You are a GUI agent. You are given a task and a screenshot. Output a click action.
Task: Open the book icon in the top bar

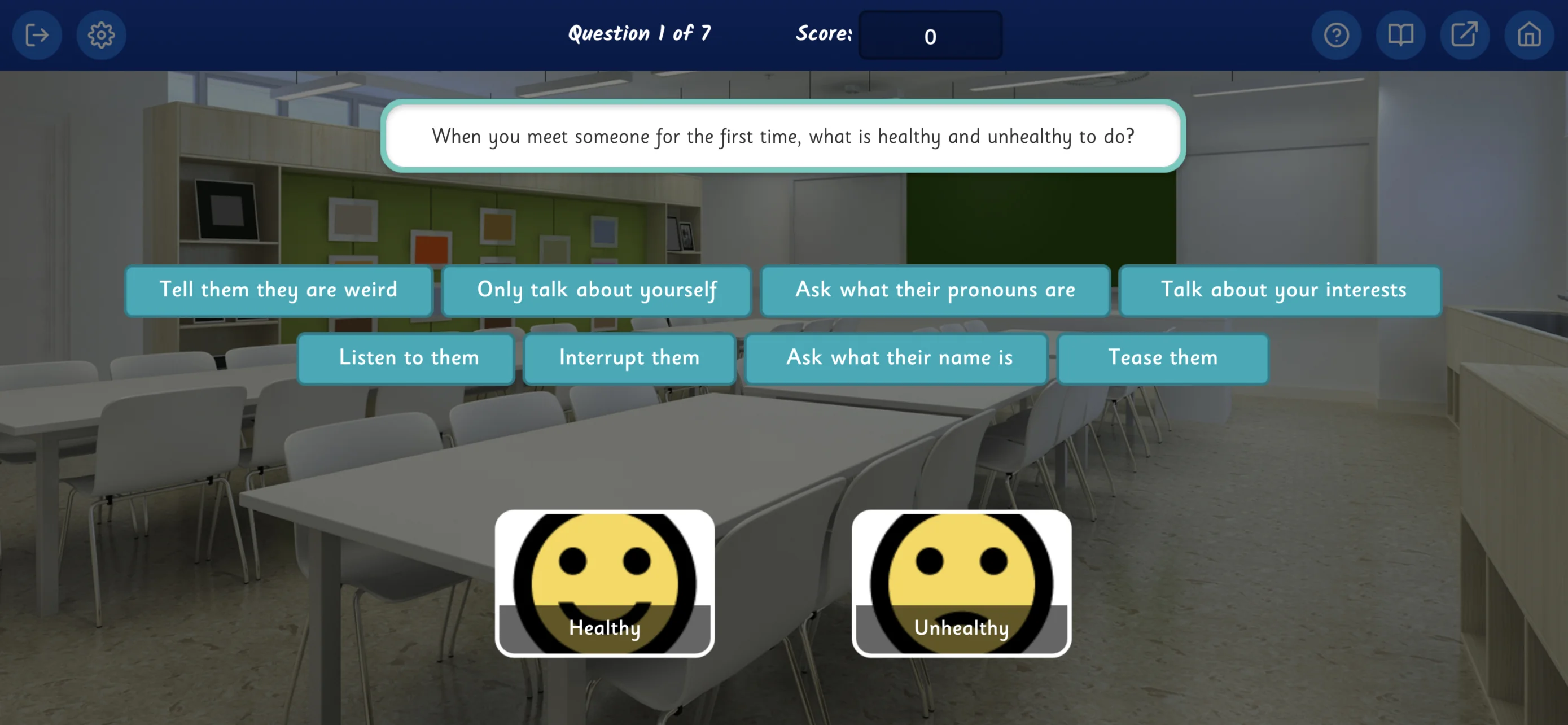[1400, 34]
